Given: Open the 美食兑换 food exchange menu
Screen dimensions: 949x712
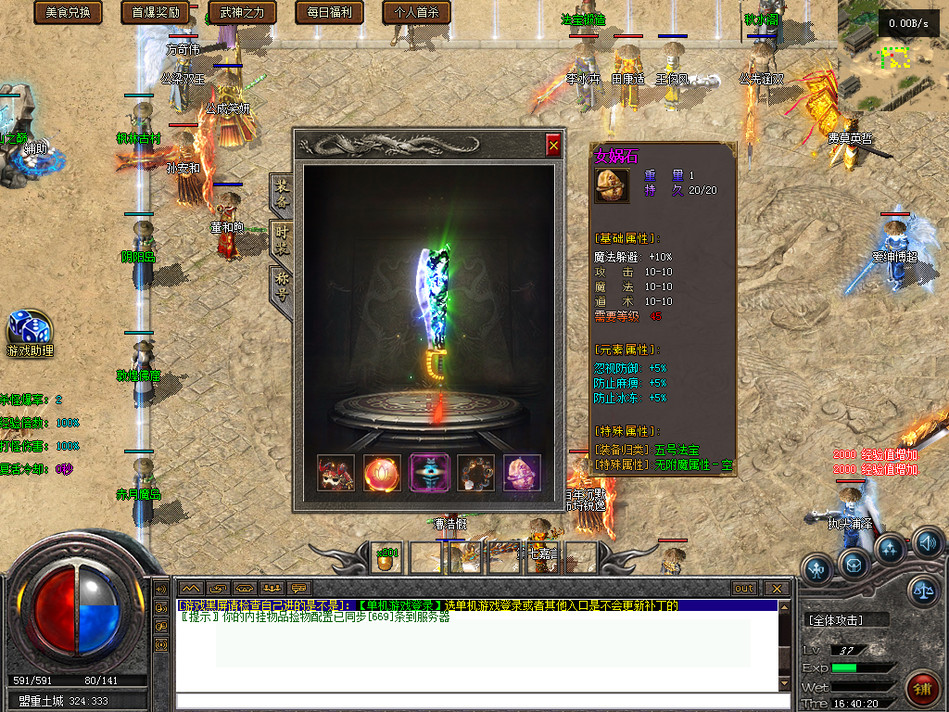Looking at the screenshot, I should click(x=68, y=12).
